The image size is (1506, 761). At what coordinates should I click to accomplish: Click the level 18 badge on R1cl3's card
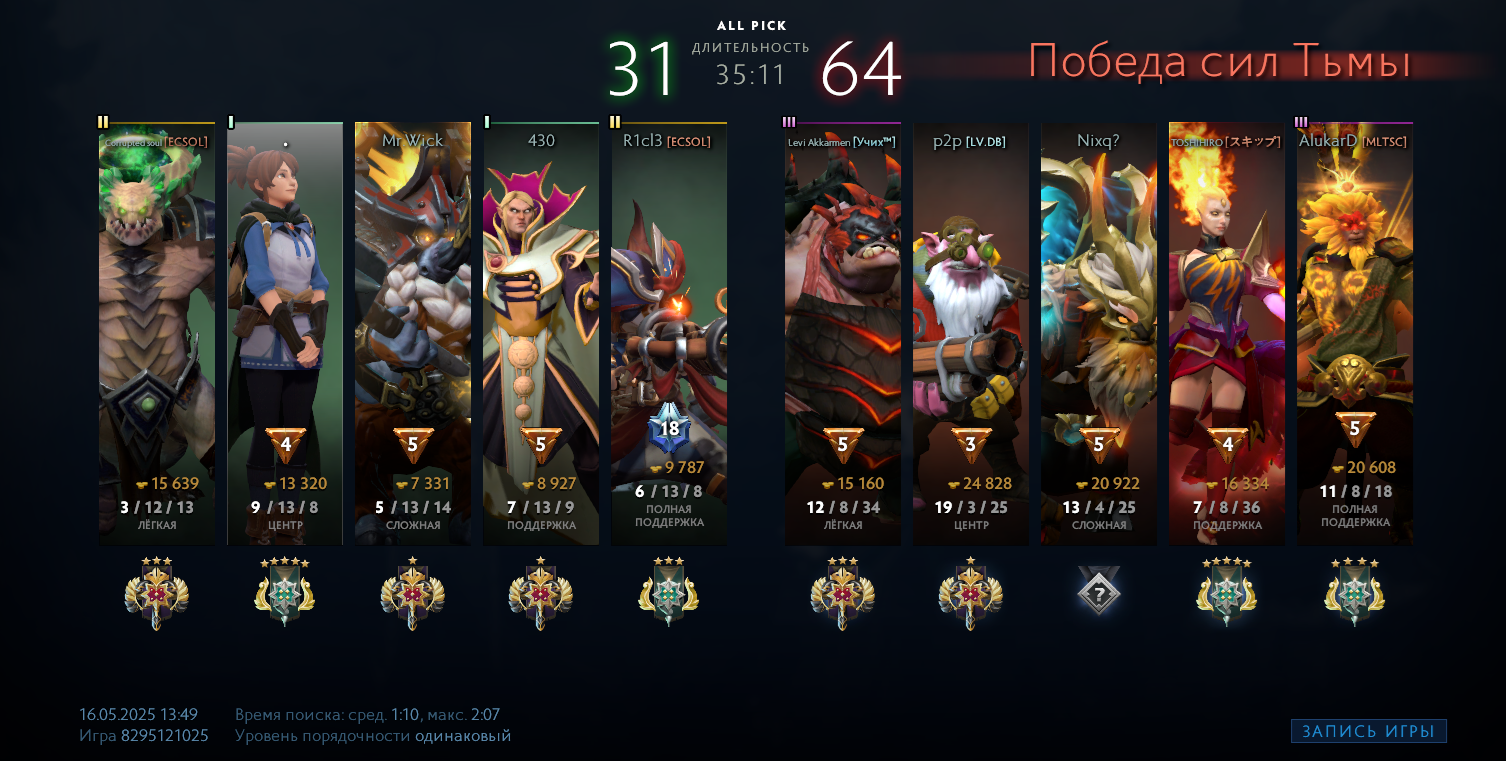coord(669,430)
